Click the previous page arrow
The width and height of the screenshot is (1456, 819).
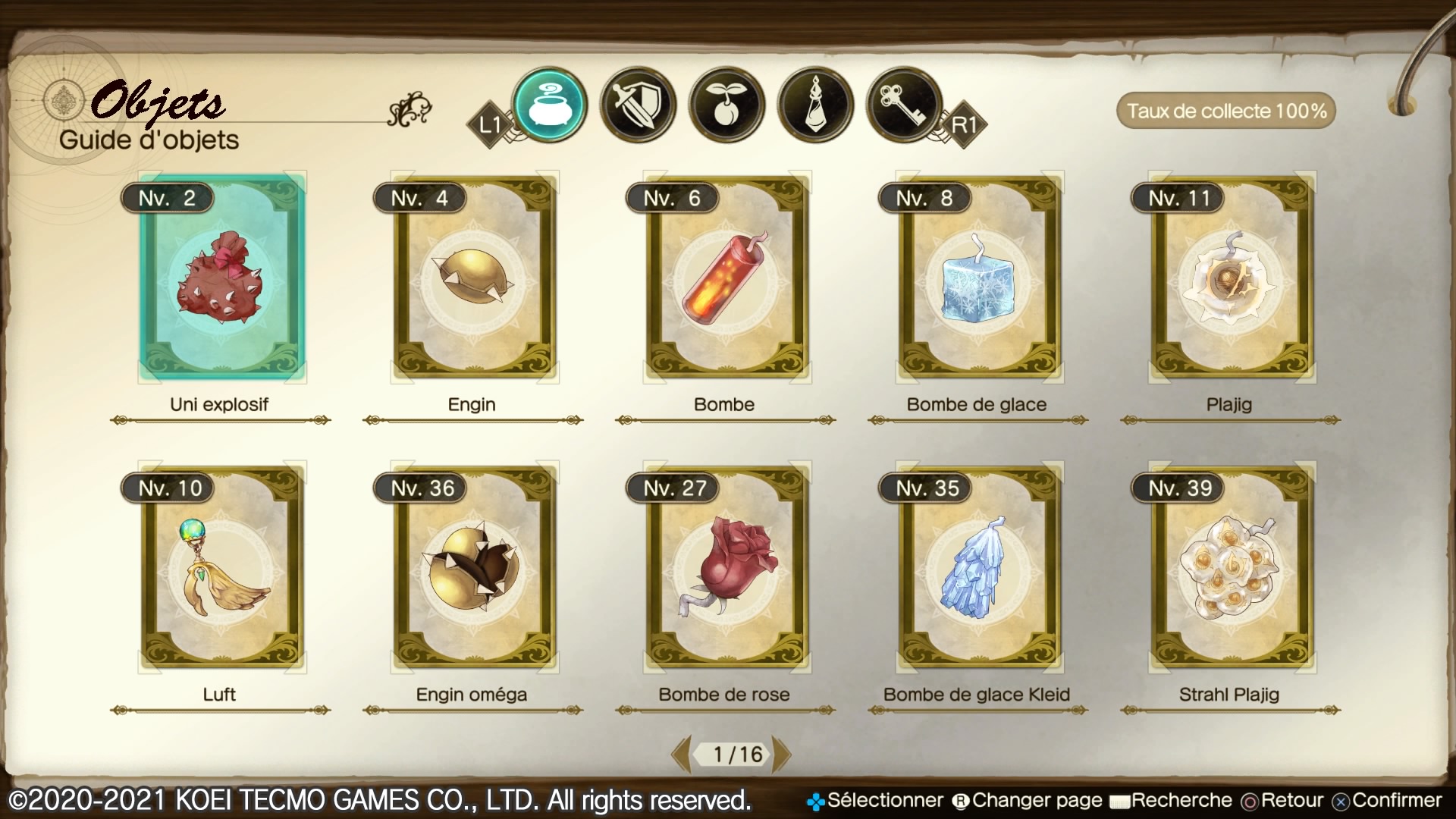(x=681, y=754)
